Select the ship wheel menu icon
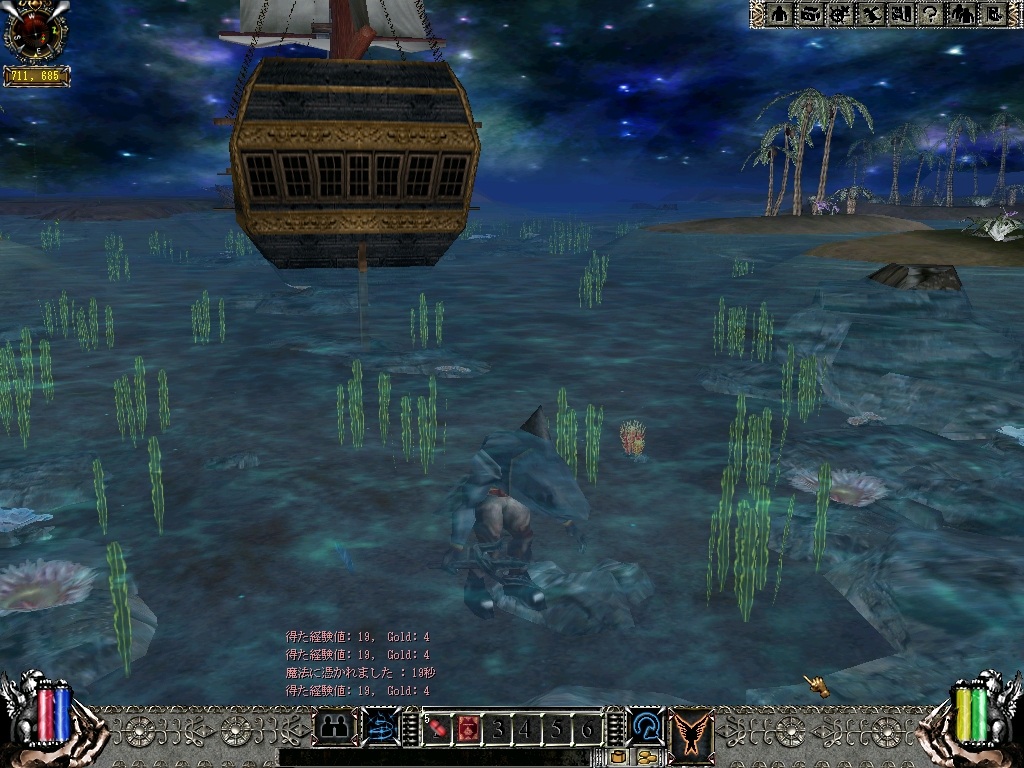The height and width of the screenshot is (768, 1024). [x=841, y=14]
